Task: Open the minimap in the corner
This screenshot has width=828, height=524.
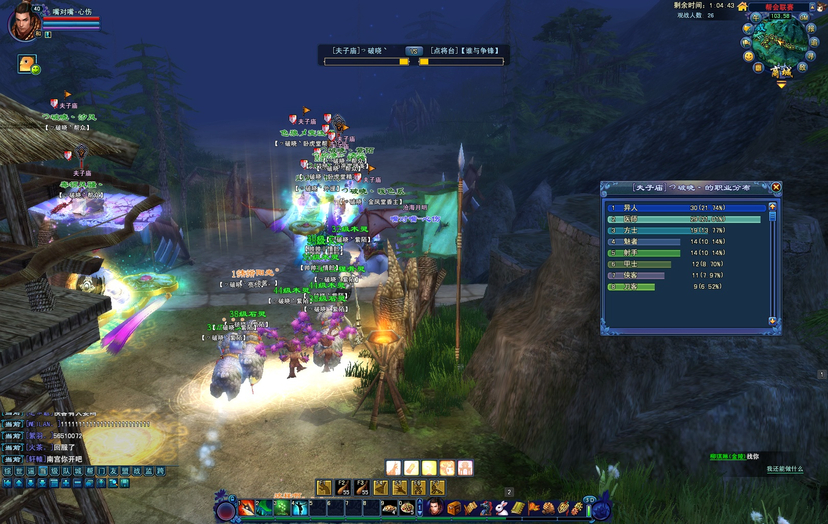Action: (780, 38)
